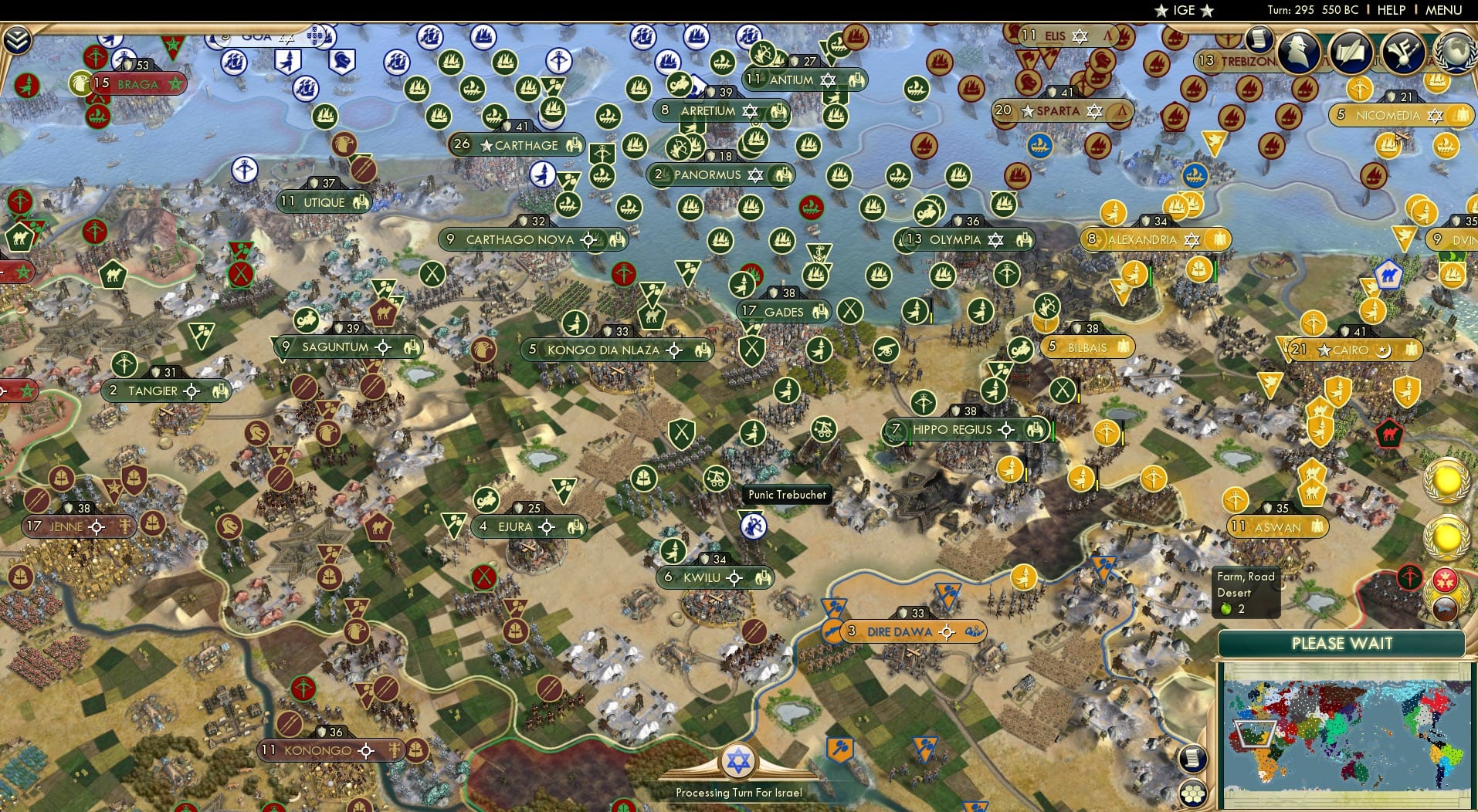Screen dimensions: 1478x812
Task: Open HELP from the top bar
Action: click(x=1390, y=10)
